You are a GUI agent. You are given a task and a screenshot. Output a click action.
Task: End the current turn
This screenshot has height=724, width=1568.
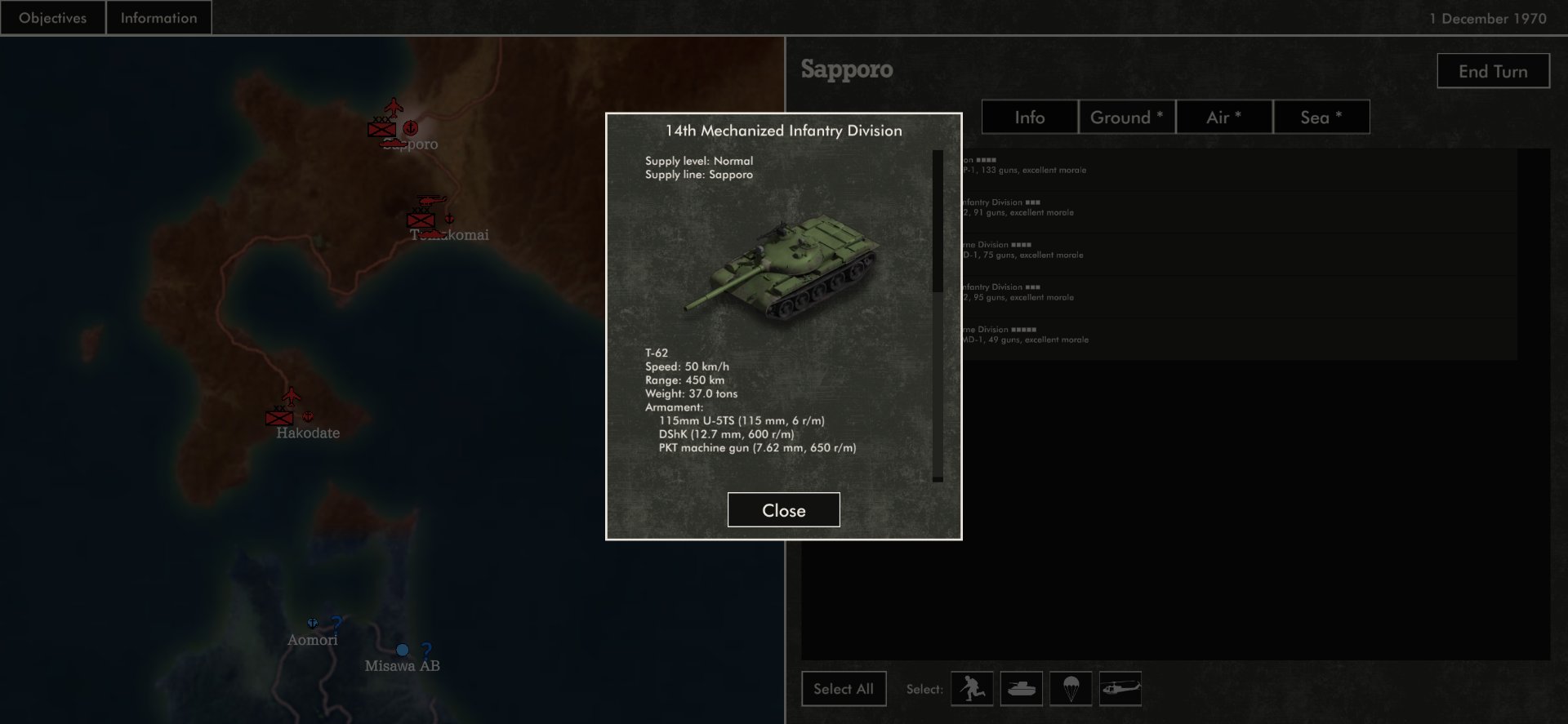(x=1493, y=71)
